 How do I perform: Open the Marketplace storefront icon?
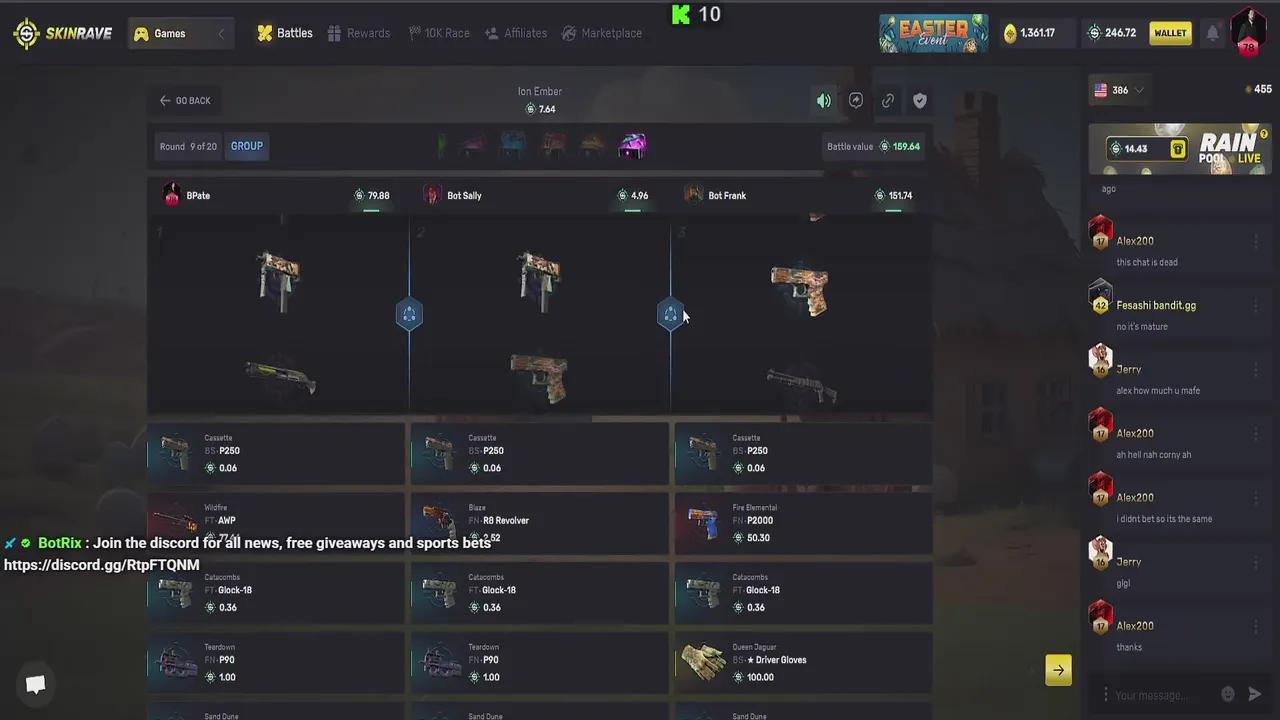(x=603, y=33)
